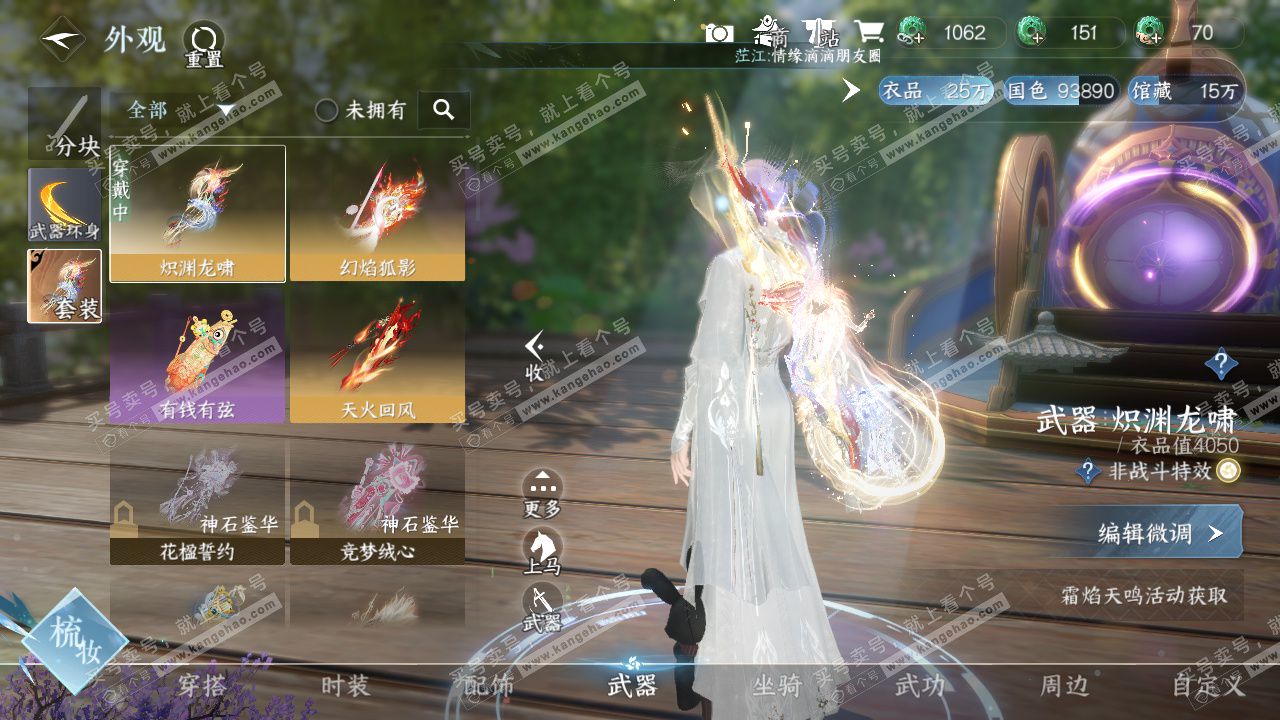
Task: Select the 有钱有弦 weapon skin
Action: coord(197,355)
